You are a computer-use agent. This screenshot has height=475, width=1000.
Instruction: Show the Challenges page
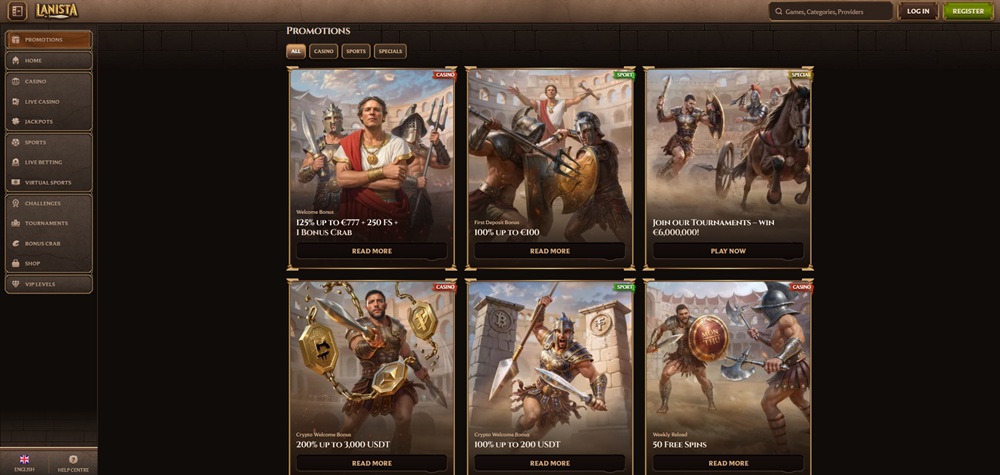[48, 203]
